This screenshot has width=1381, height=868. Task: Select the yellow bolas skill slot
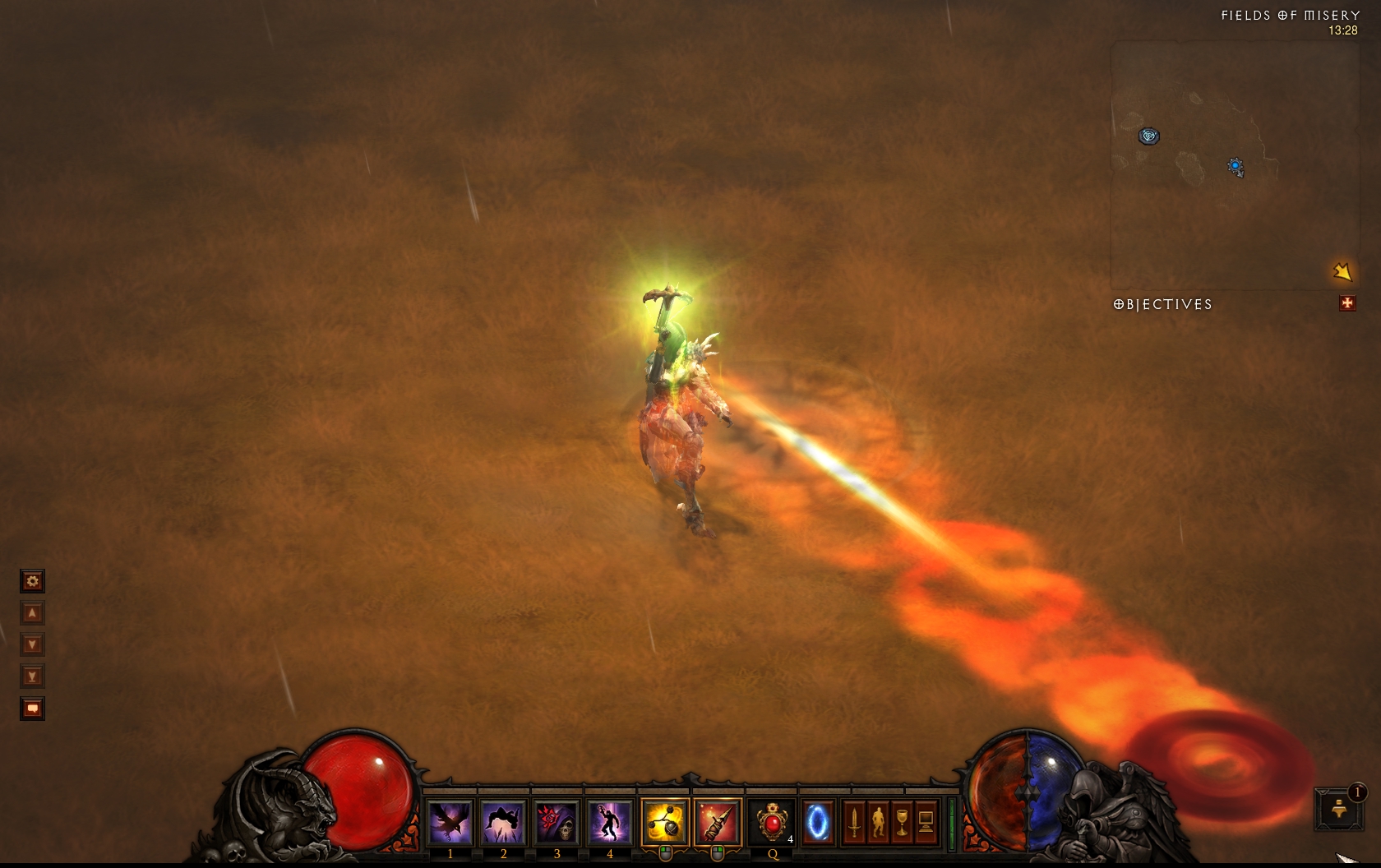(665, 821)
